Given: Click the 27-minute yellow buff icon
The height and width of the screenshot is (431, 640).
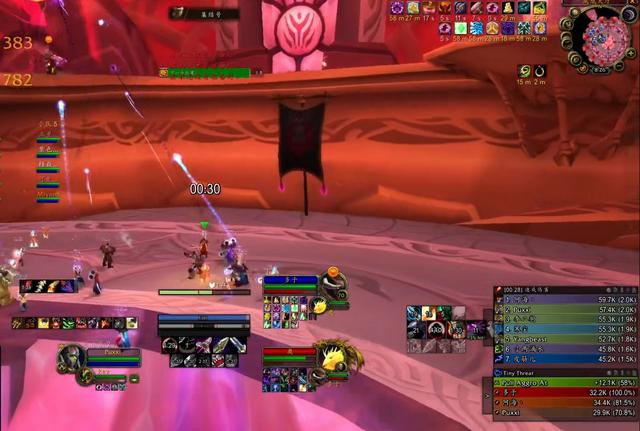Looking at the screenshot, I should 412,8.
